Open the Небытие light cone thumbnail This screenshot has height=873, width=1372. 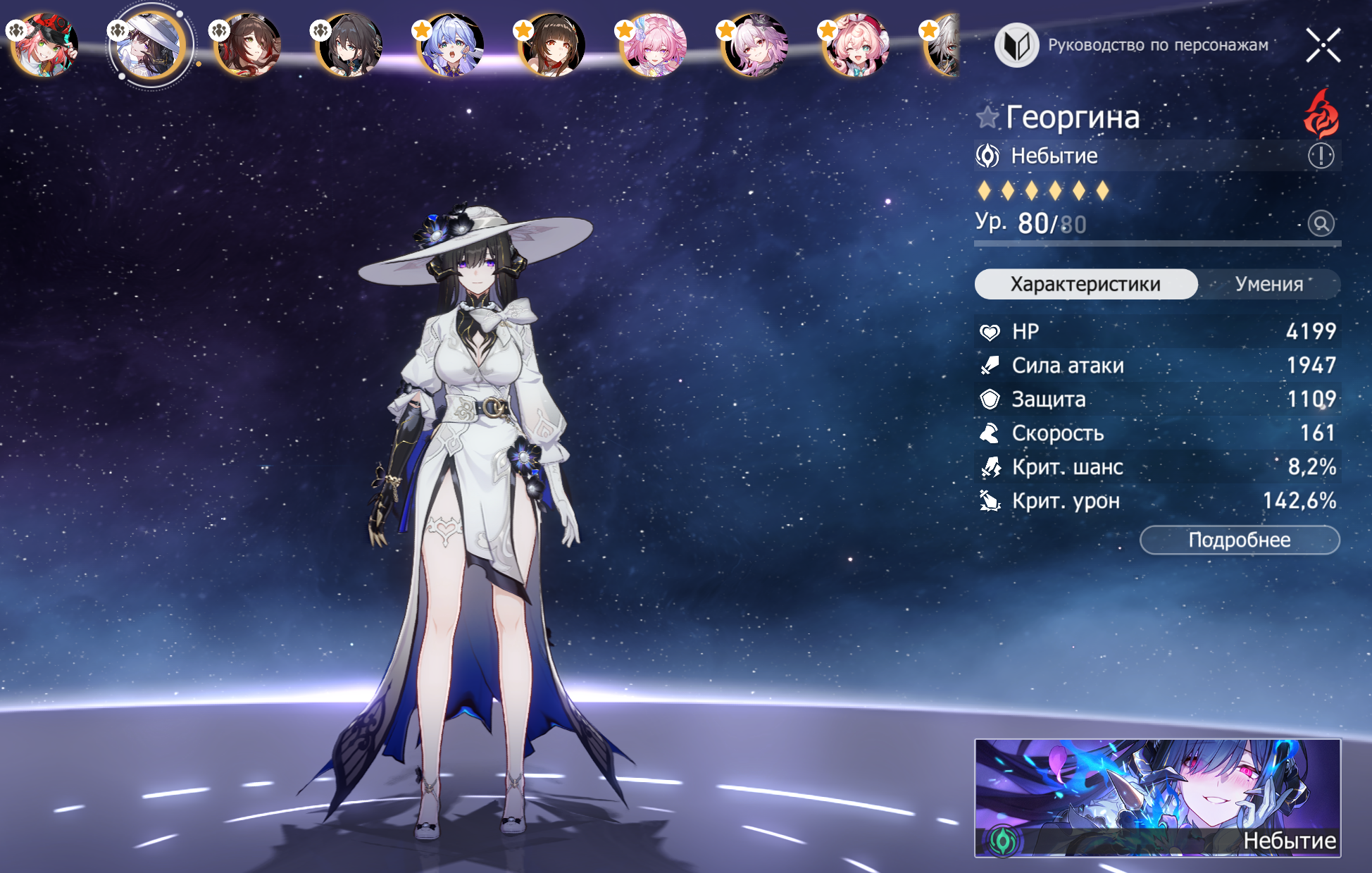coord(1157,798)
